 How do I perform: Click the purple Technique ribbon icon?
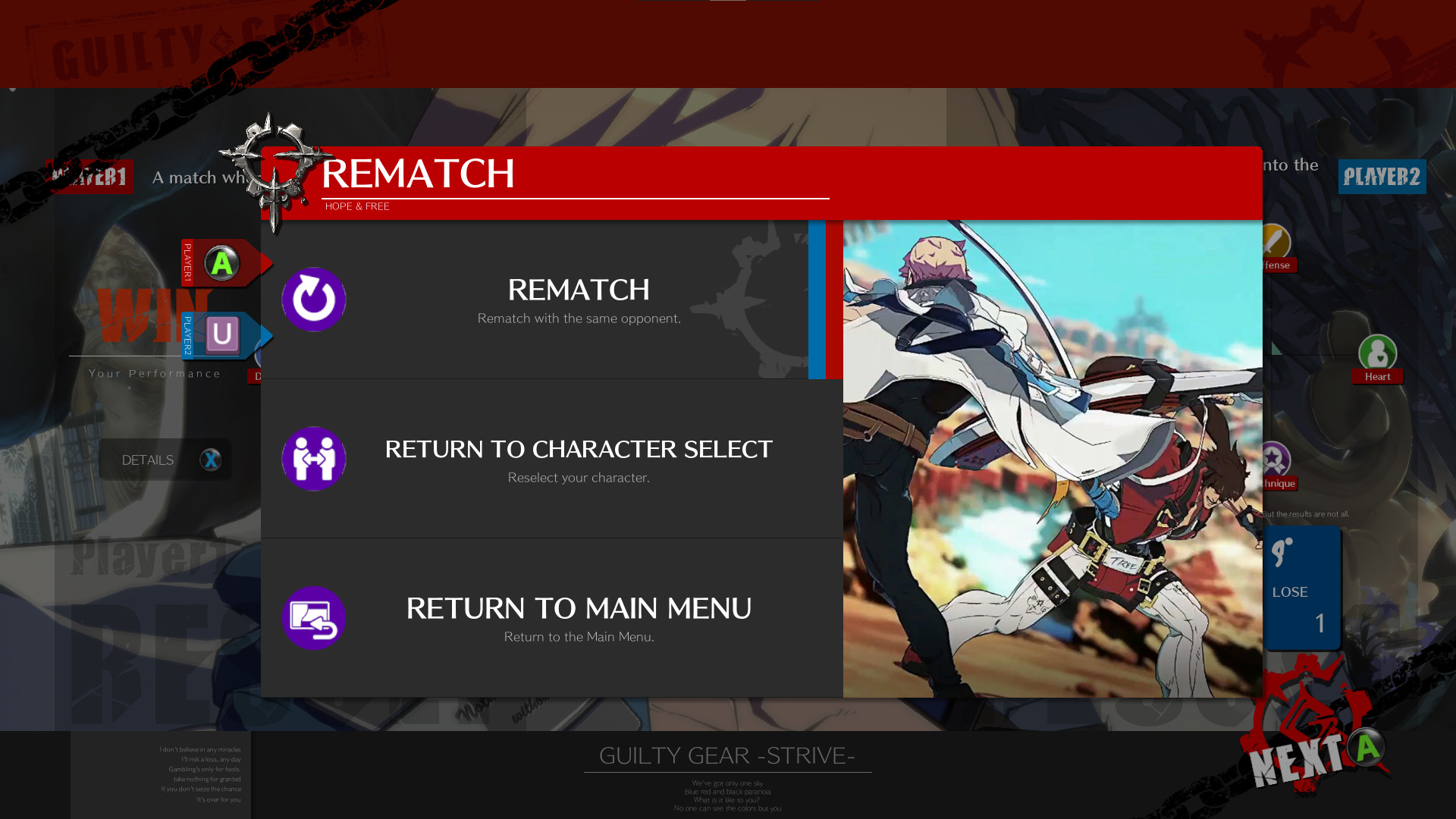coord(1276,459)
